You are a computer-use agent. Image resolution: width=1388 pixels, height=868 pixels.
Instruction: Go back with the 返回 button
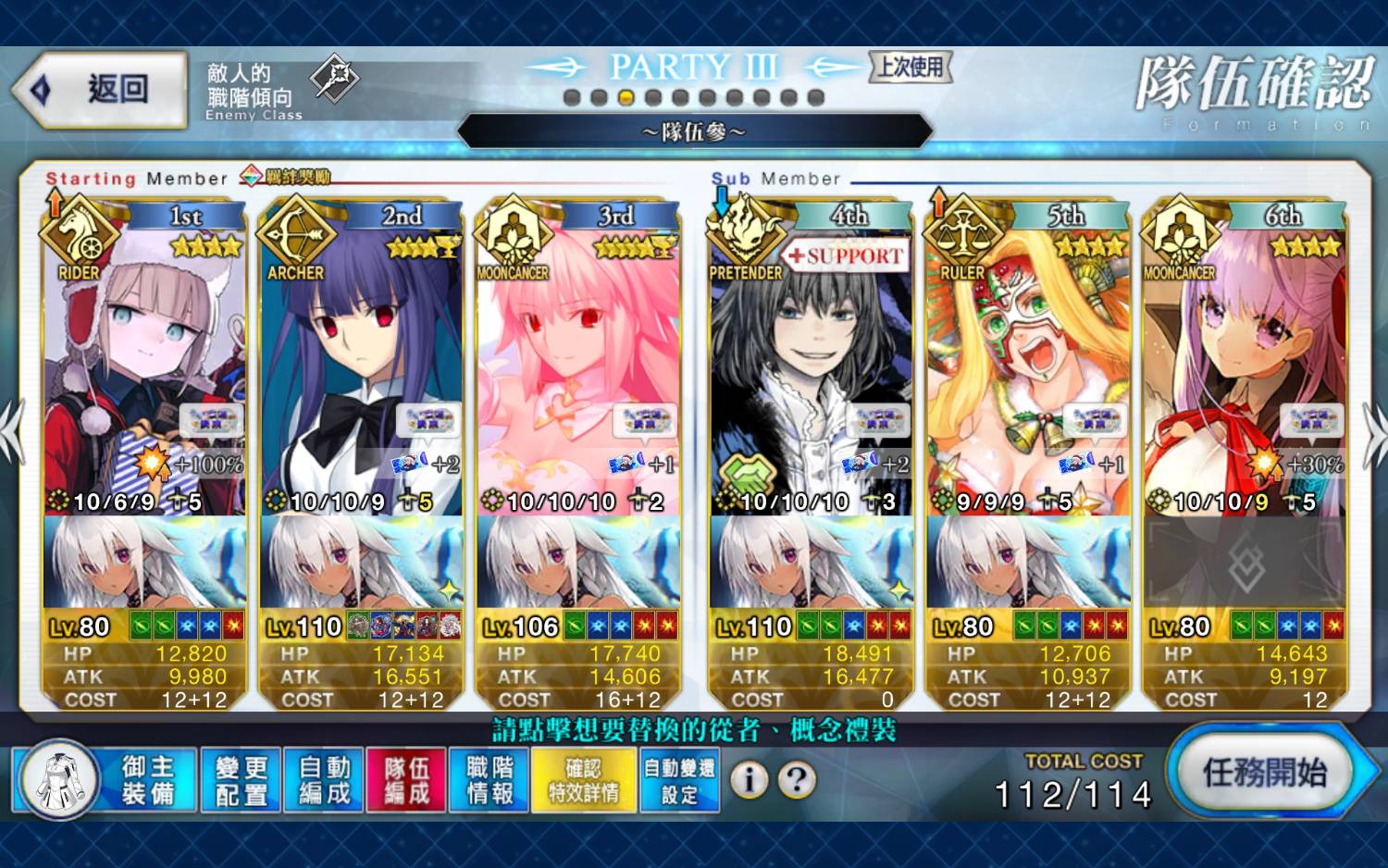(100, 90)
